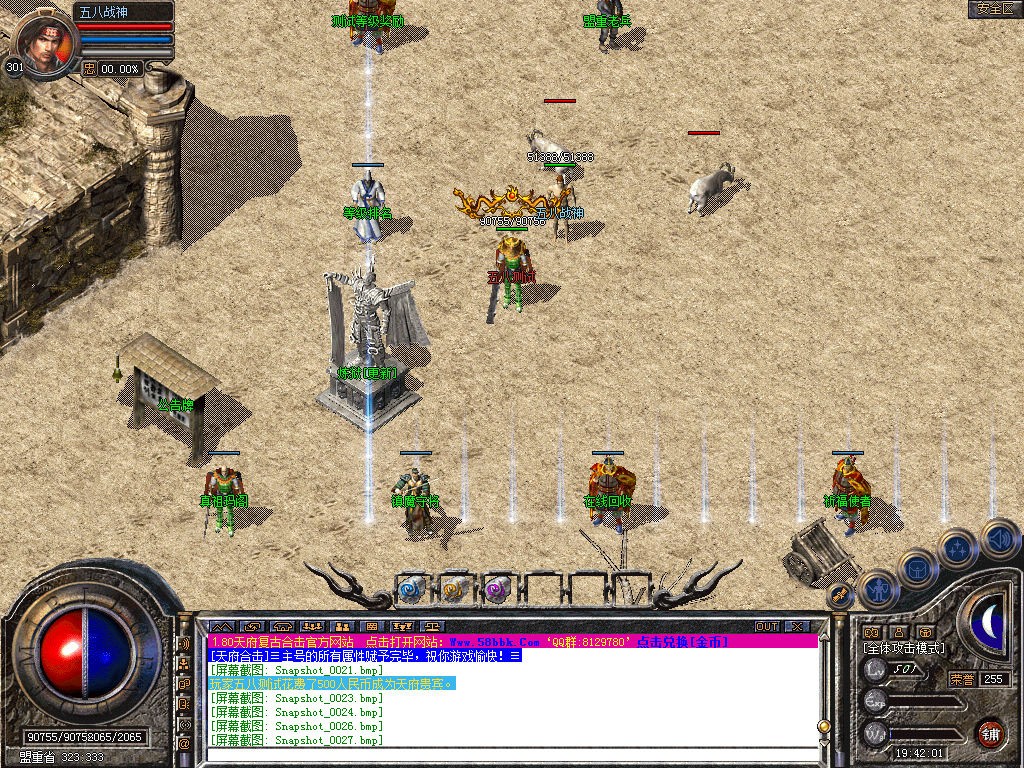Open the skills sparkle round button
This screenshot has width=1024, height=768.
coord(957,549)
